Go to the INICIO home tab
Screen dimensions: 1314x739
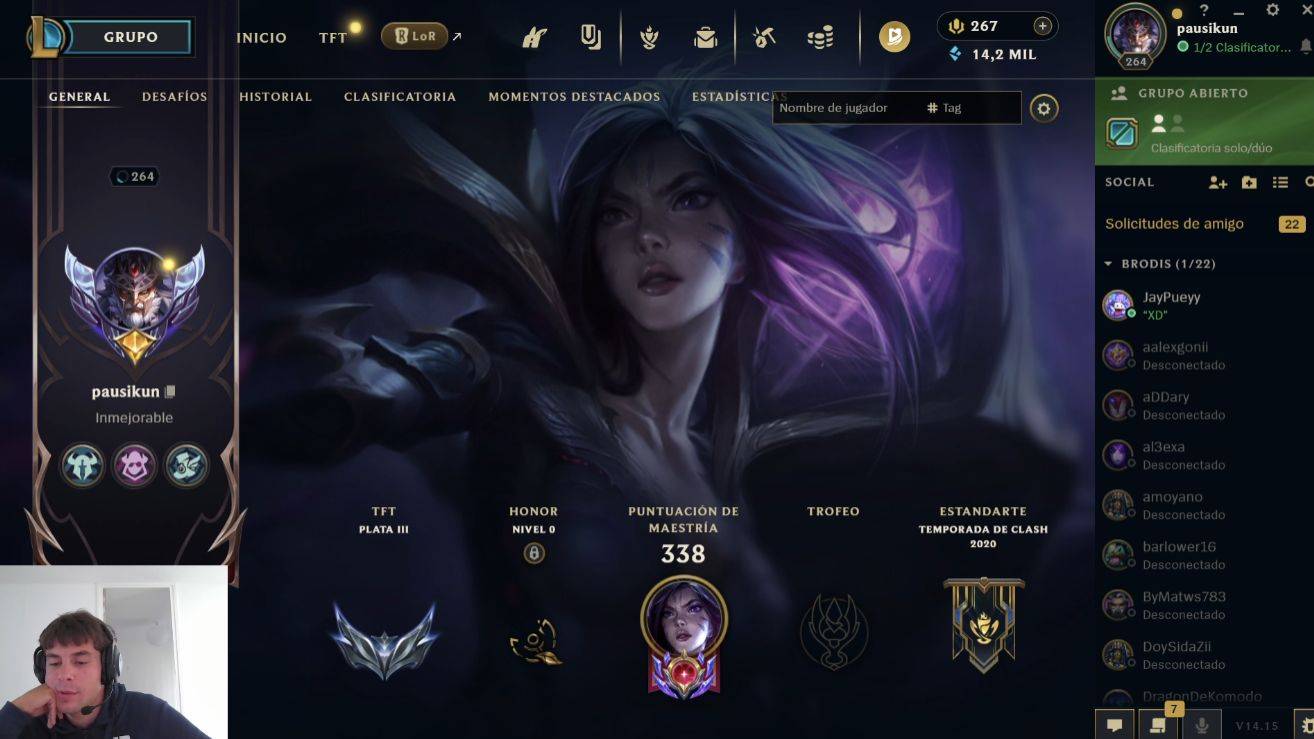pyautogui.click(x=261, y=38)
